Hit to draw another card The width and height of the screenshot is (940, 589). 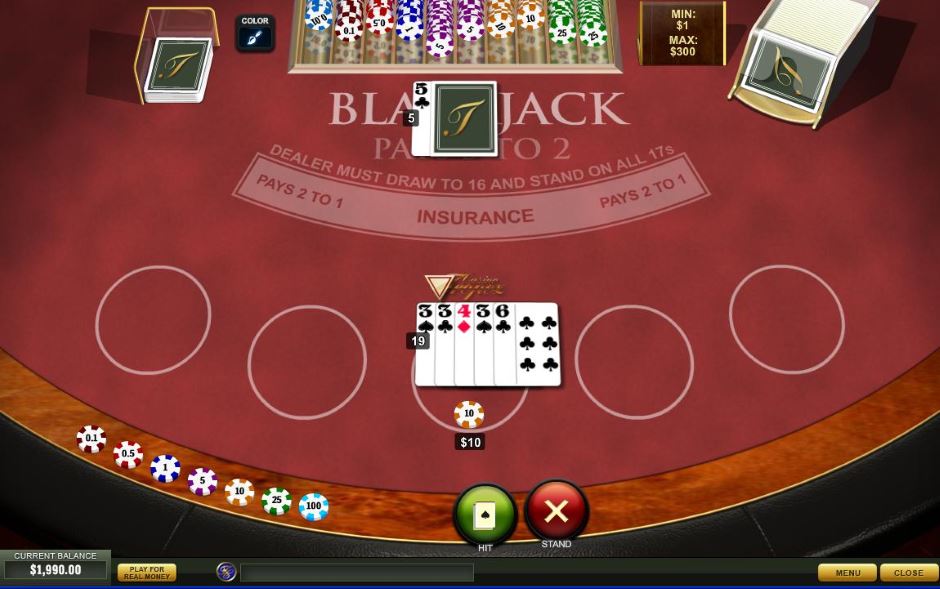point(485,514)
